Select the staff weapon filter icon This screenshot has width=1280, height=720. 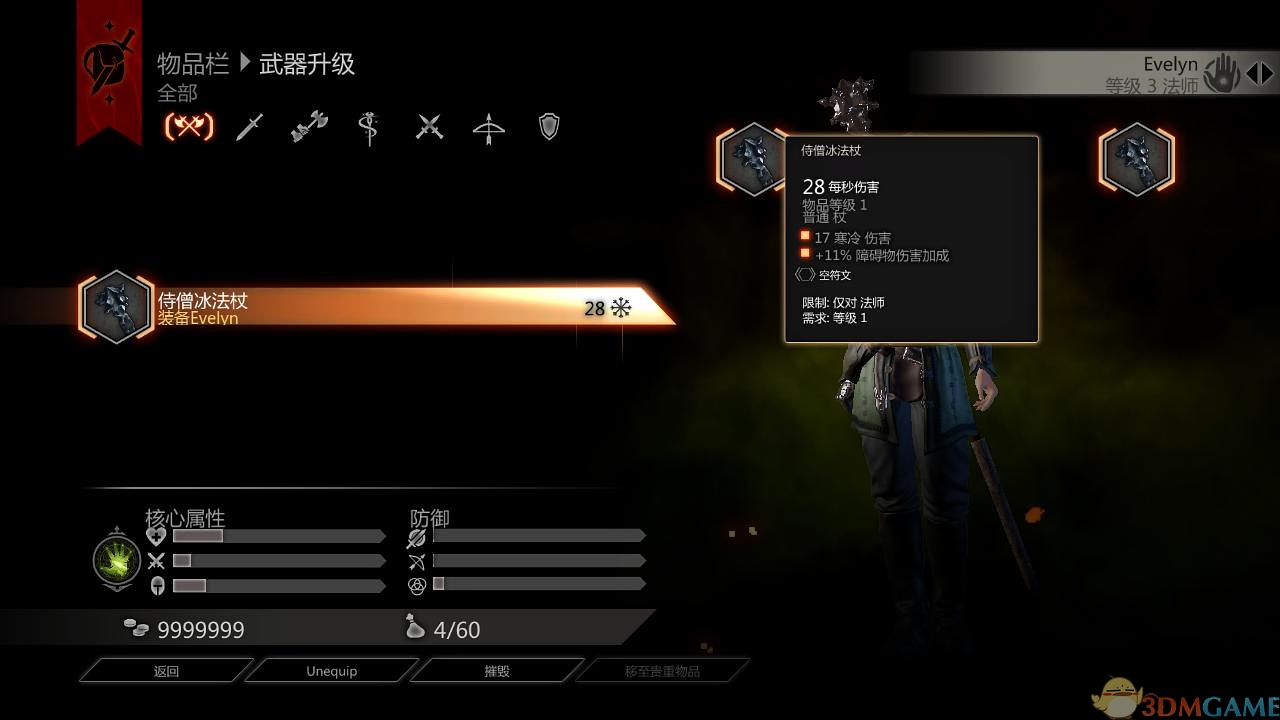coord(368,125)
